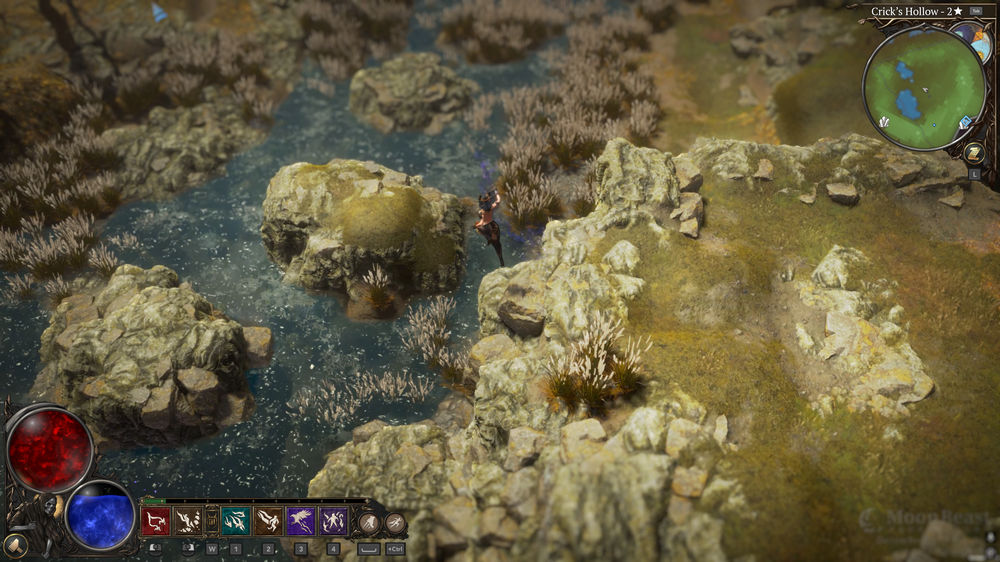Screen dimensions: 1000x562
Task: Activate the red skill in the hotbar
Action: point(155,520)
